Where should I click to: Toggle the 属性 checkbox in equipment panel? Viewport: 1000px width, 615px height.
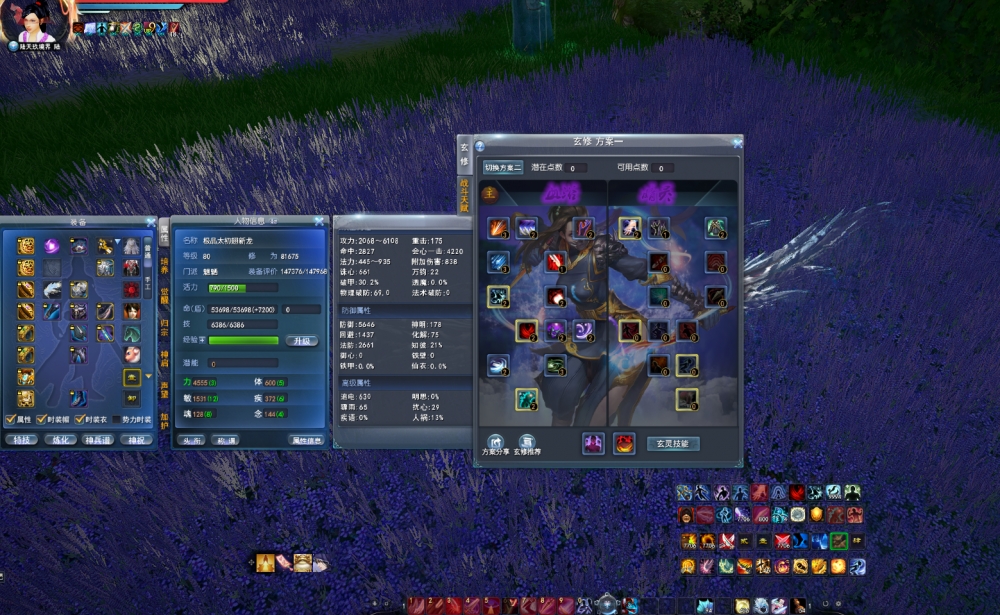11,420
